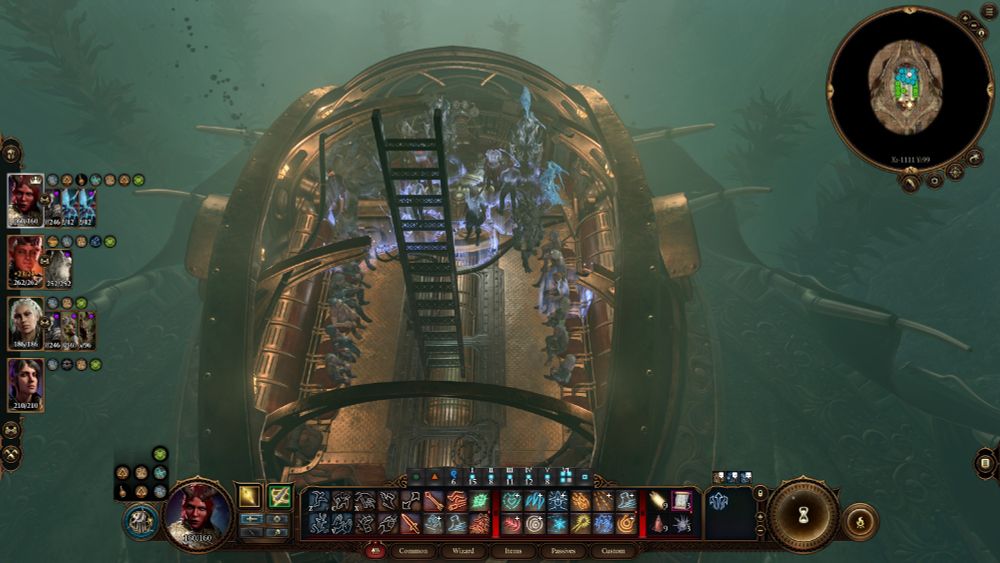The width and height of the screenshot is (1000, 563).
Task: Select the horned red-skinned companion portrait
Action: point(24,262)
